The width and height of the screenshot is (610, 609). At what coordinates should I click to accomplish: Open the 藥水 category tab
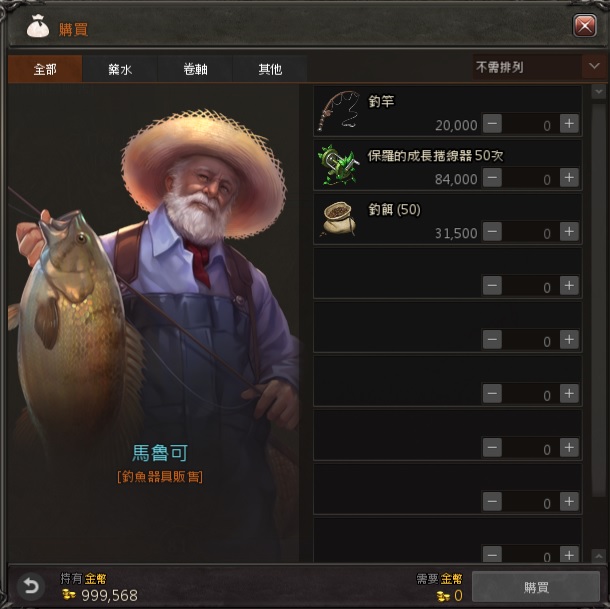tap(121, 70)
